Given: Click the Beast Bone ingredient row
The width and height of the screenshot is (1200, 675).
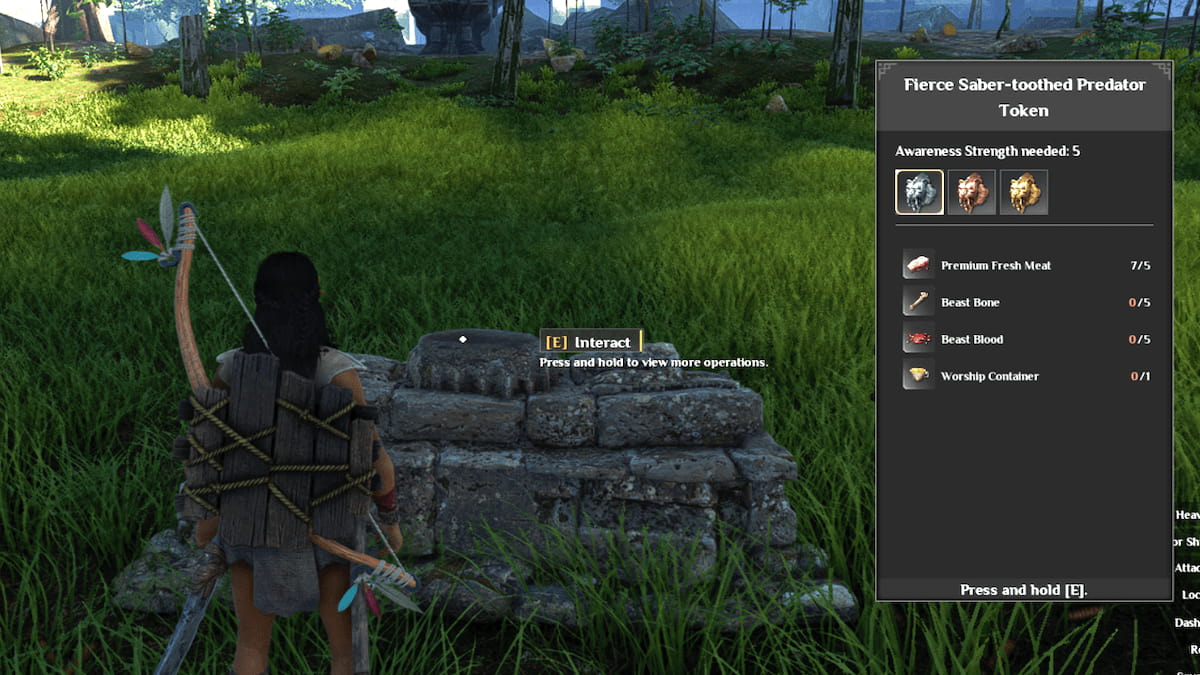Looking at the screenshot, I should click(1024, 302).
